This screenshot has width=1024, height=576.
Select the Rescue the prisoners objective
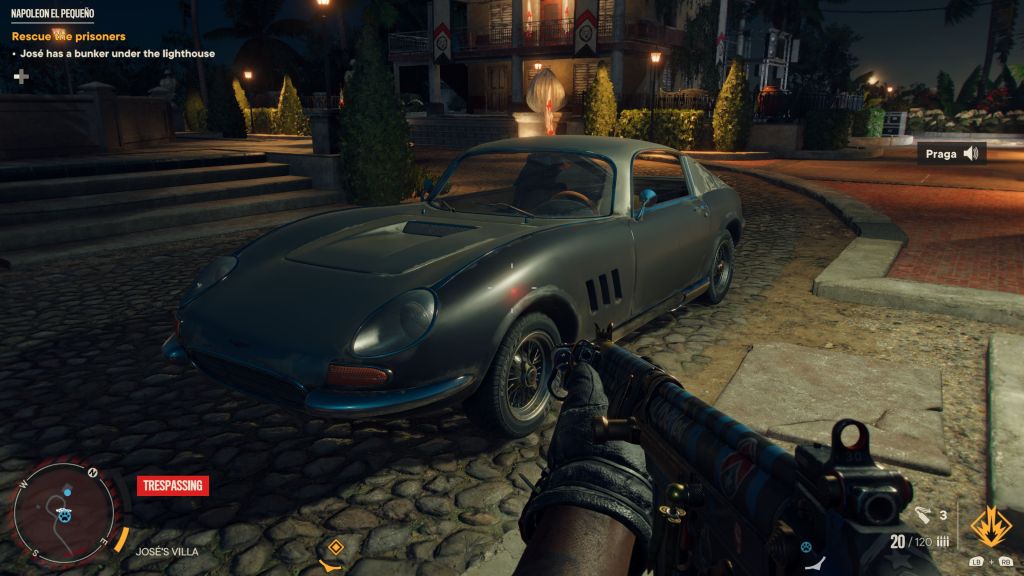point(68,37)
